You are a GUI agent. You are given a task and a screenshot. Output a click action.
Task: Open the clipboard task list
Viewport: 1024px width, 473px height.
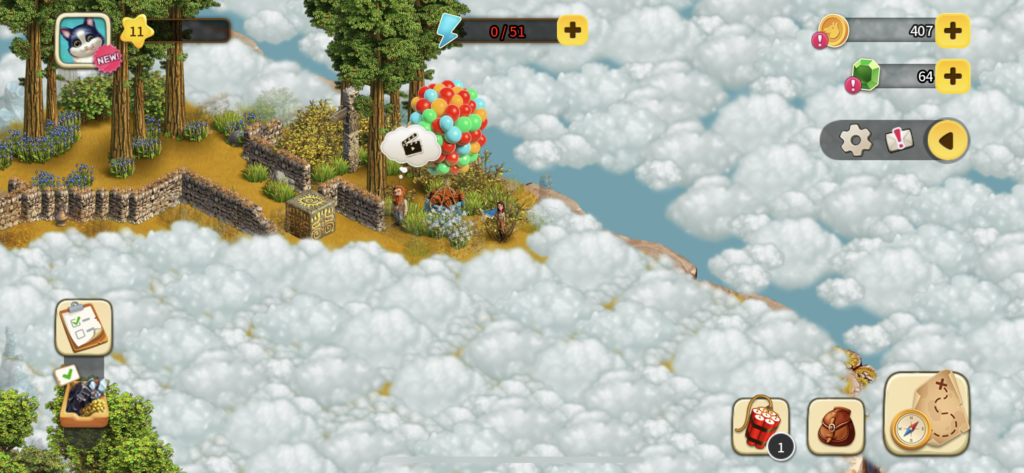(x=83, y=326)
